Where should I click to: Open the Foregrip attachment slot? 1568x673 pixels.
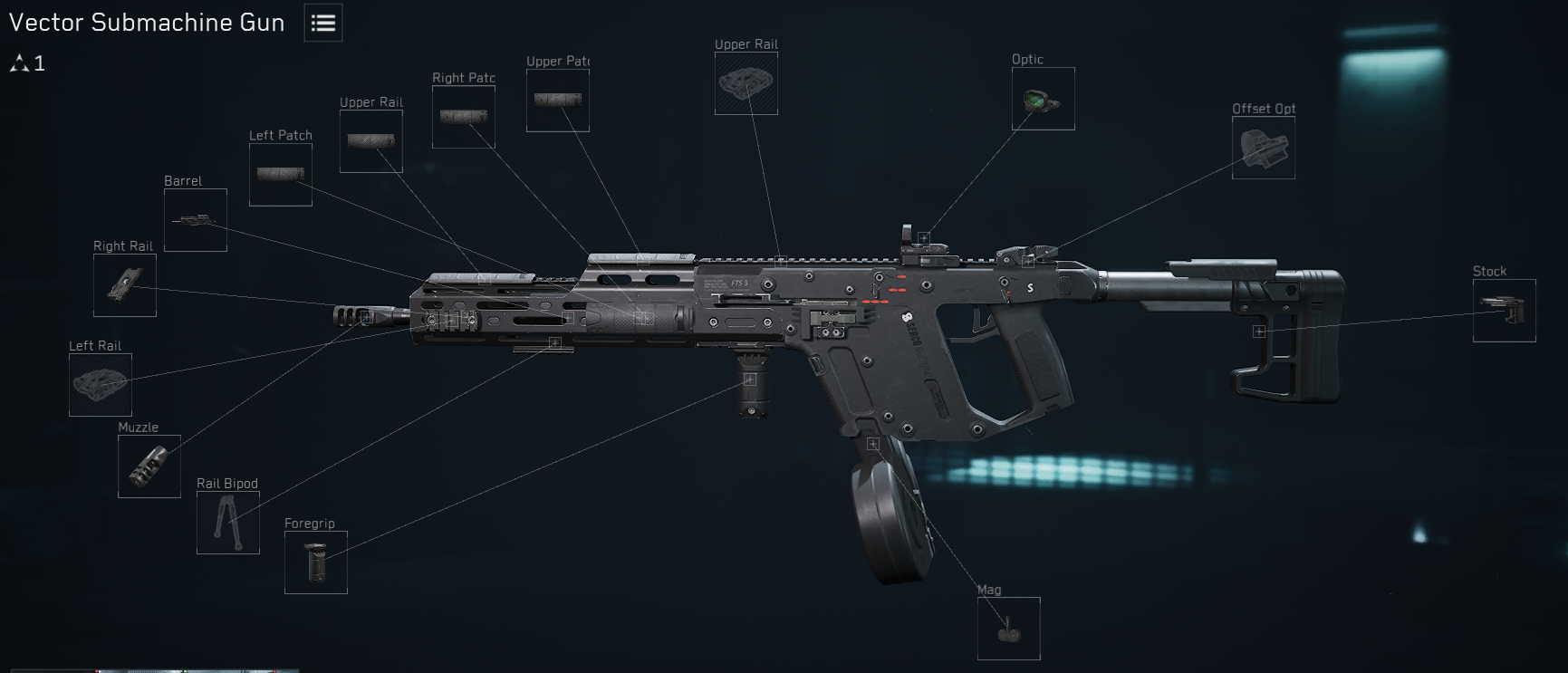pyautogui.click(x=315, y=562)
